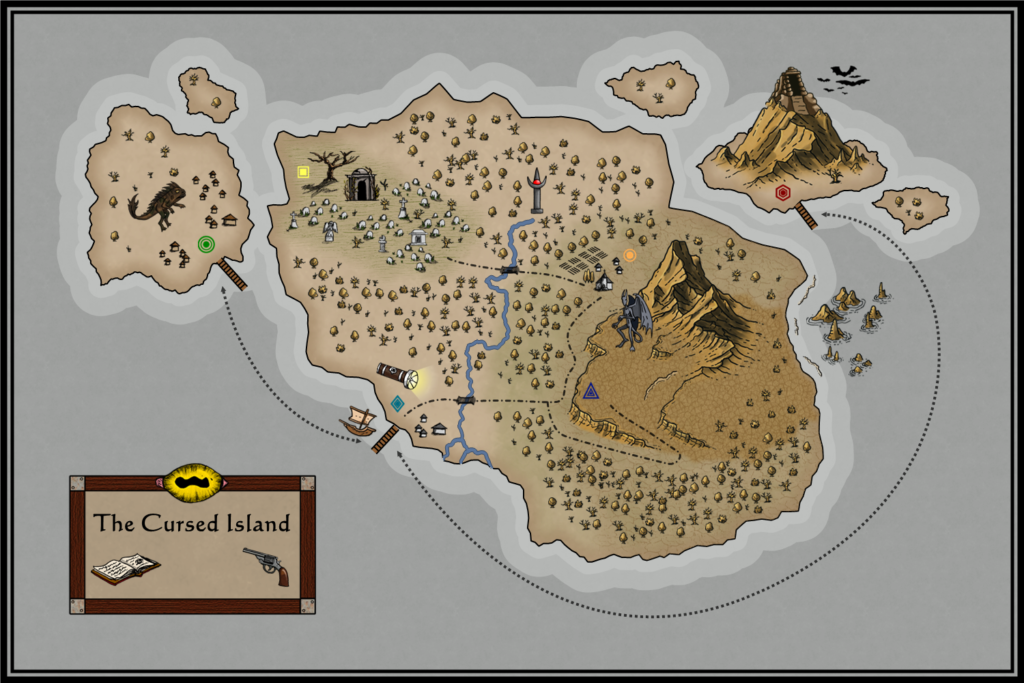Click the revolver icon in the title panel
The width and height of the screenshot is (1024, 683).
pos(267,563)
